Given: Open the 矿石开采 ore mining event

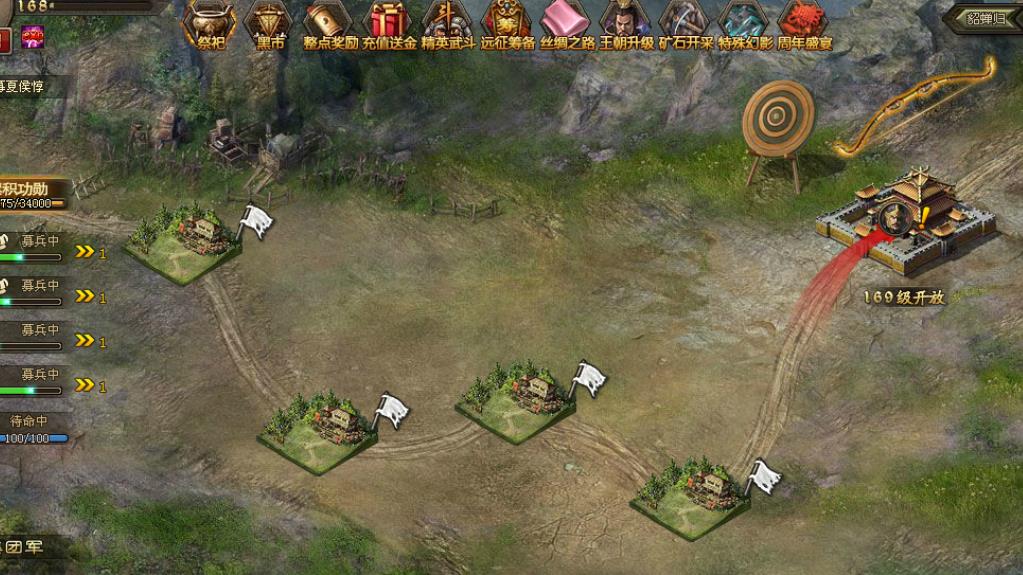Looking at the screenshot, I should tap(685, 23).
